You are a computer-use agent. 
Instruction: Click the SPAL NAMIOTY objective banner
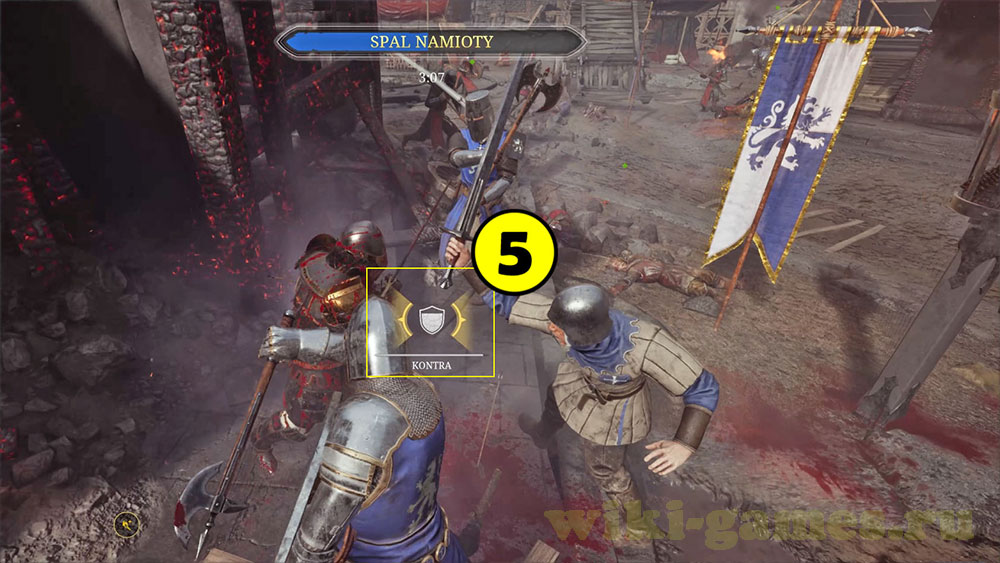coord(431,42)
